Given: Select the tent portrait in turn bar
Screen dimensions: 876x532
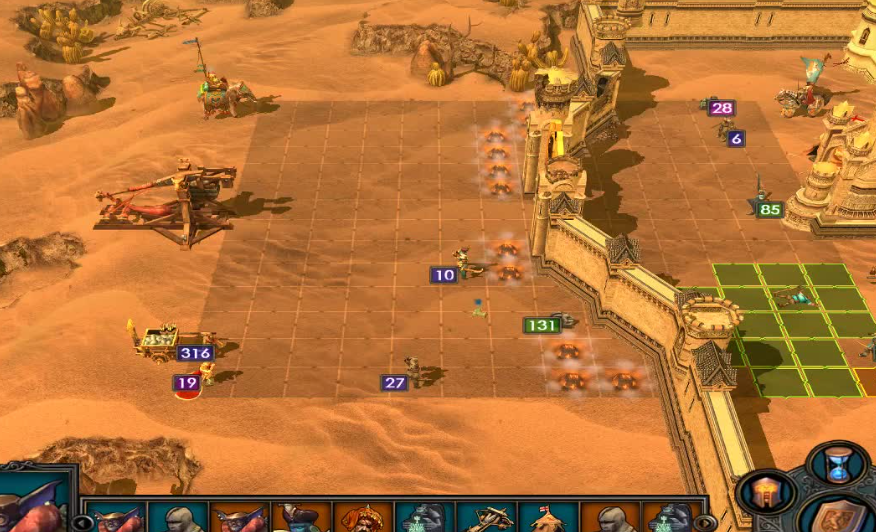Looking at the screenshot, I should 547,519.
